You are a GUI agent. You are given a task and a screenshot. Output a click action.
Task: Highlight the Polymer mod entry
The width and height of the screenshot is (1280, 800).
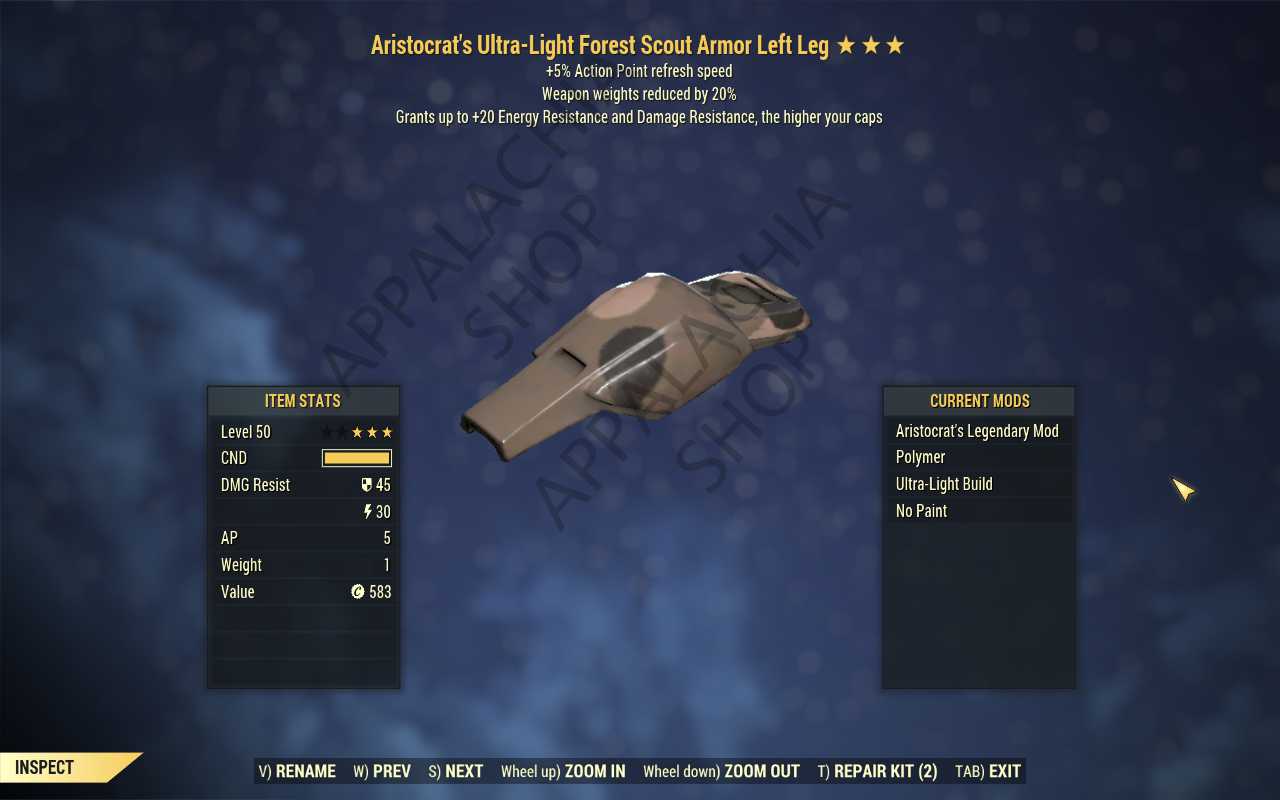(977, 457)
